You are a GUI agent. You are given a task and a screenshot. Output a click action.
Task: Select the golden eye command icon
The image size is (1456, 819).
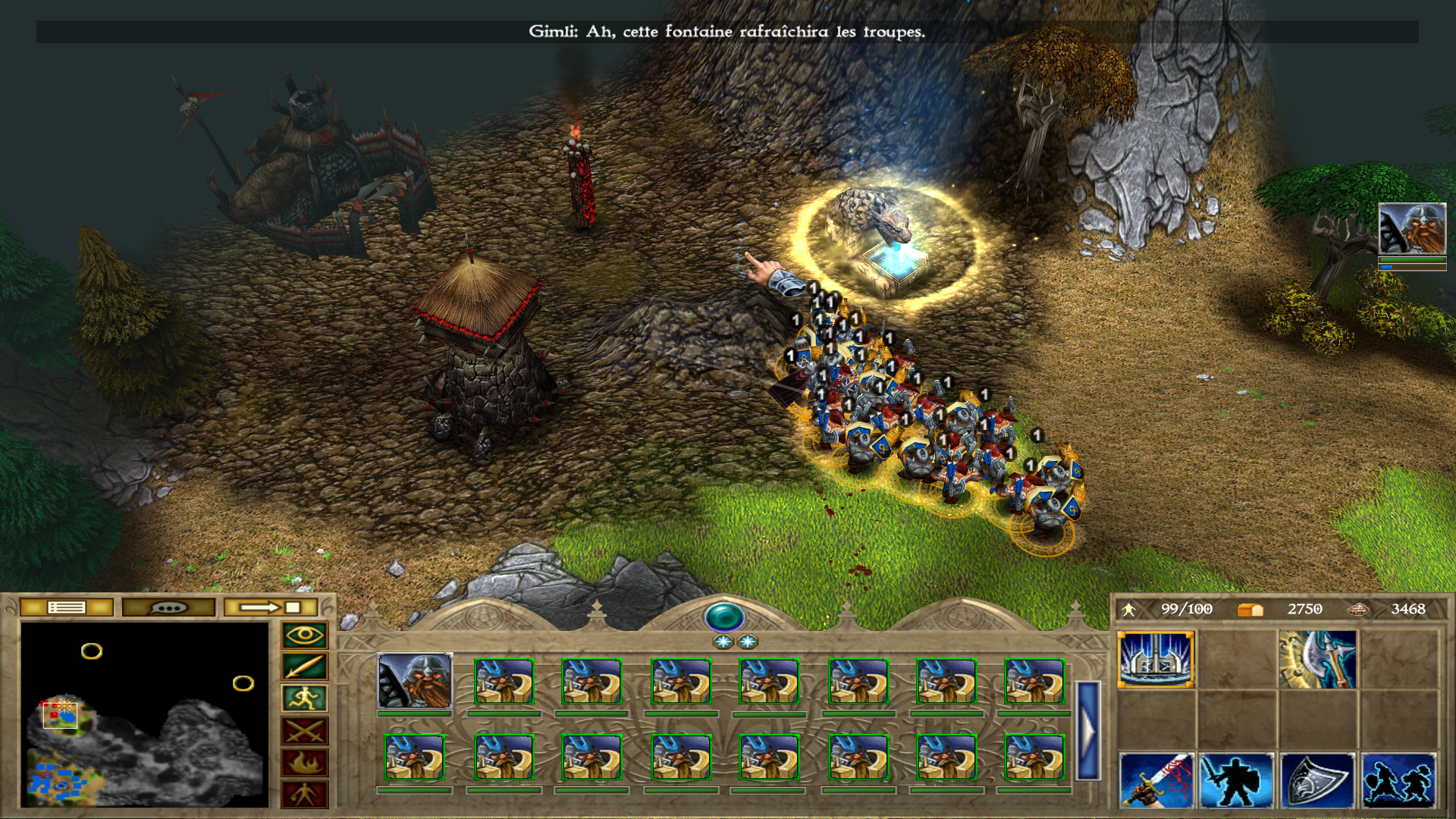pyautogui.click(x=304, y=635)
